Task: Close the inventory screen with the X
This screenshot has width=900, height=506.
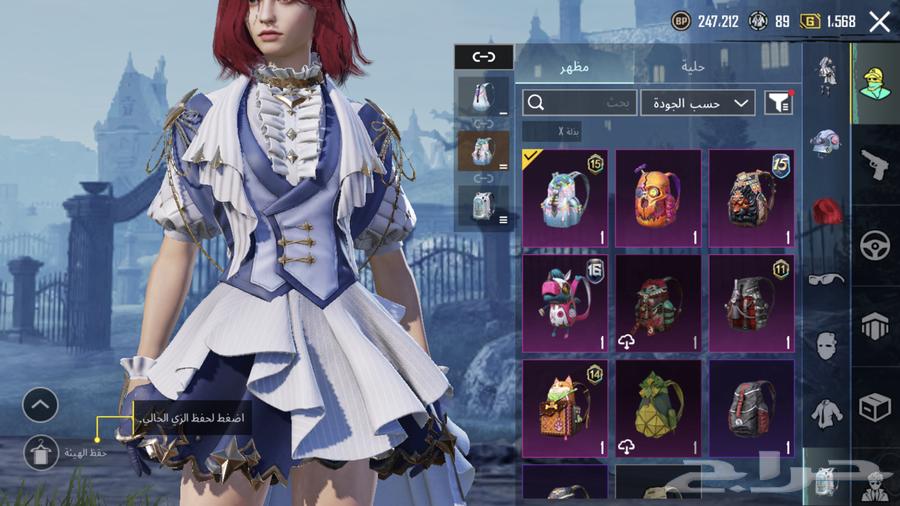Action: pos(879,22)
